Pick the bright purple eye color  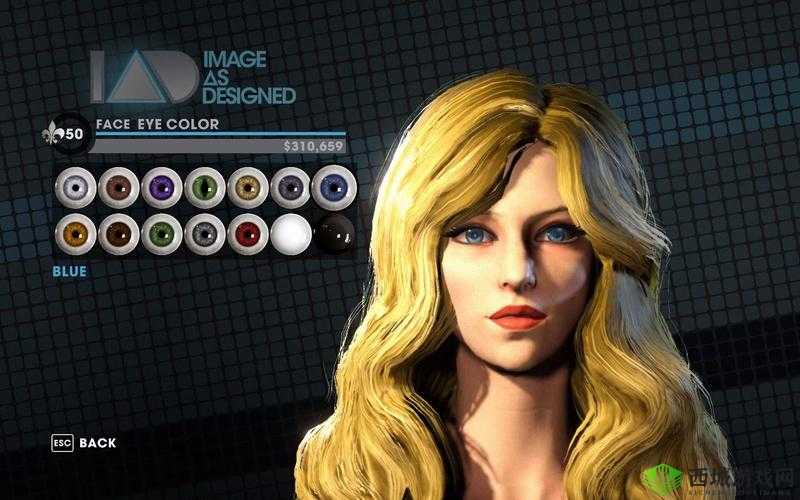(x=160, y=186)
